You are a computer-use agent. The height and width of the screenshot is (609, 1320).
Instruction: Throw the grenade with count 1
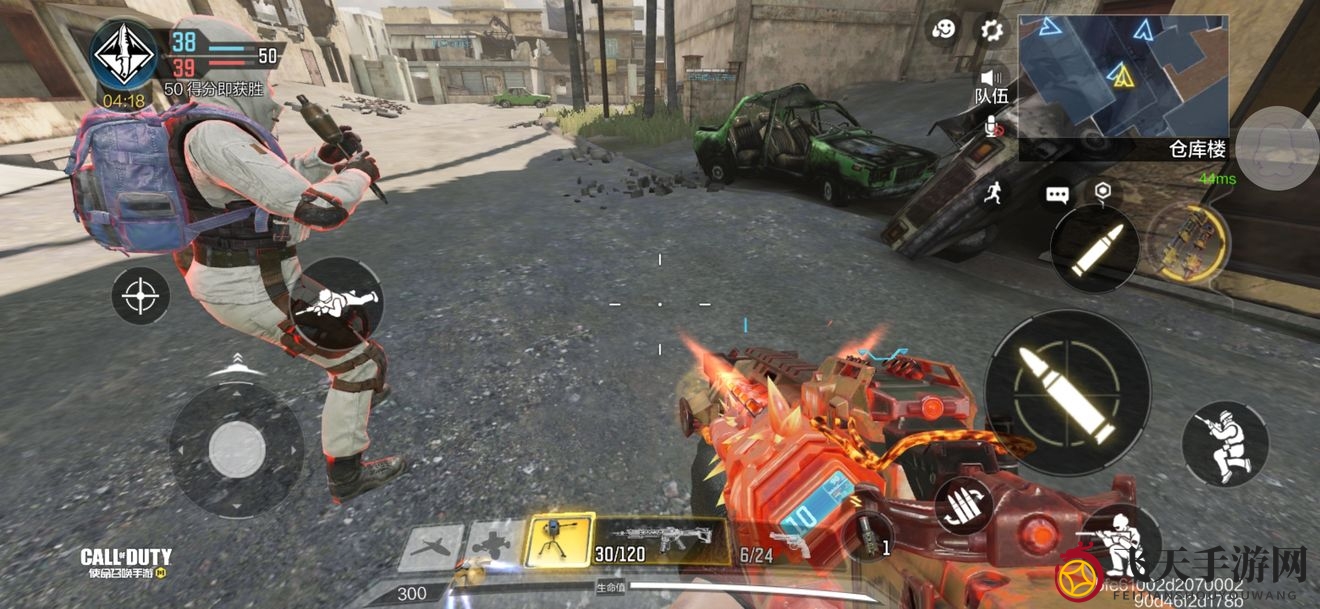pos(866,534)
